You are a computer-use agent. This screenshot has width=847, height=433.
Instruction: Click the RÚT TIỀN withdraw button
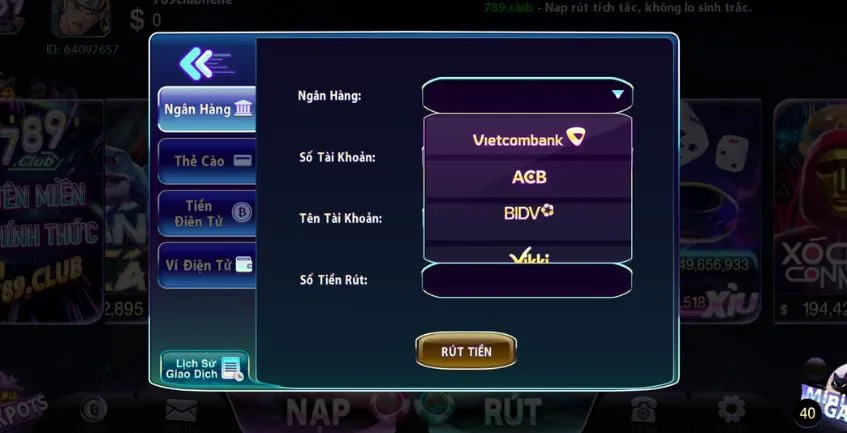466,351
